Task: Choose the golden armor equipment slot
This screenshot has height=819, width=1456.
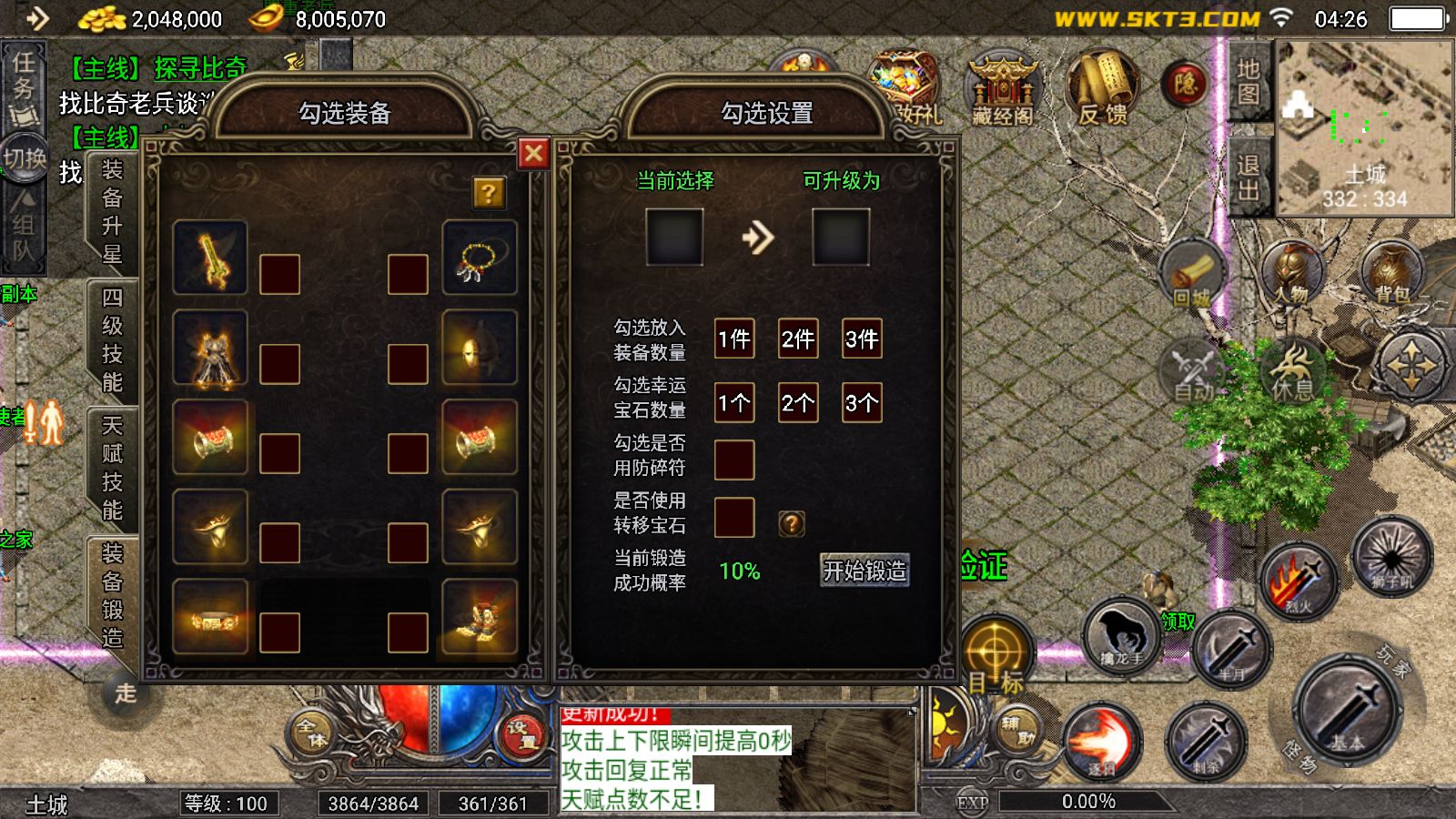Action: pos(210,347)
